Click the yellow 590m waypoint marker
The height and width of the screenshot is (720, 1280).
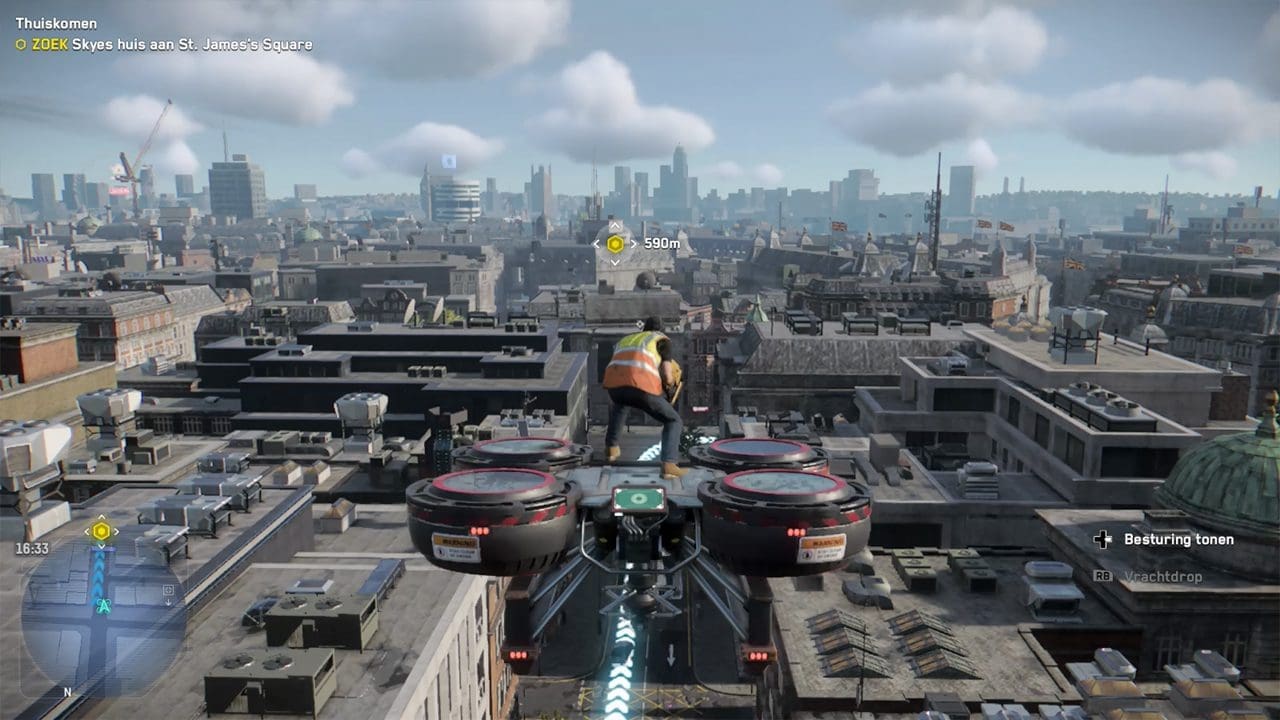615,243
